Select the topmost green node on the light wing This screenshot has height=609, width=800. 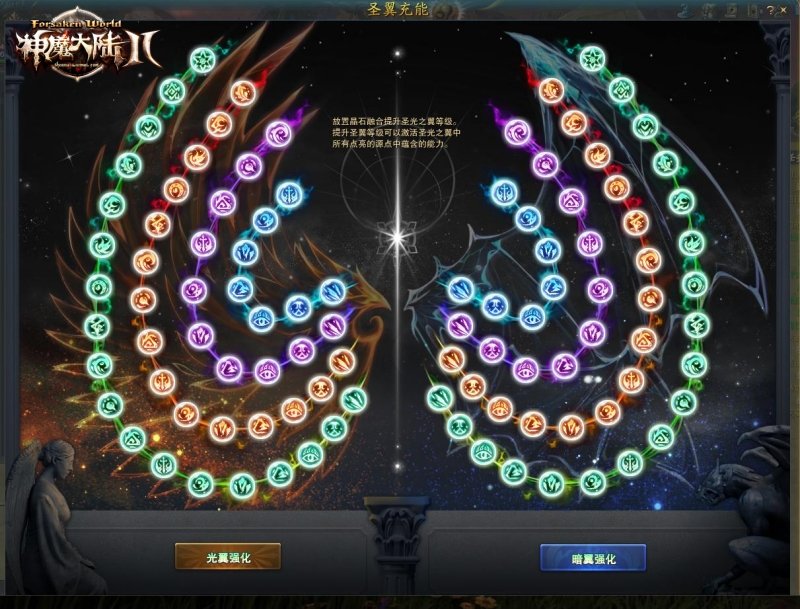pyautogui.click(x=204, y=59)
